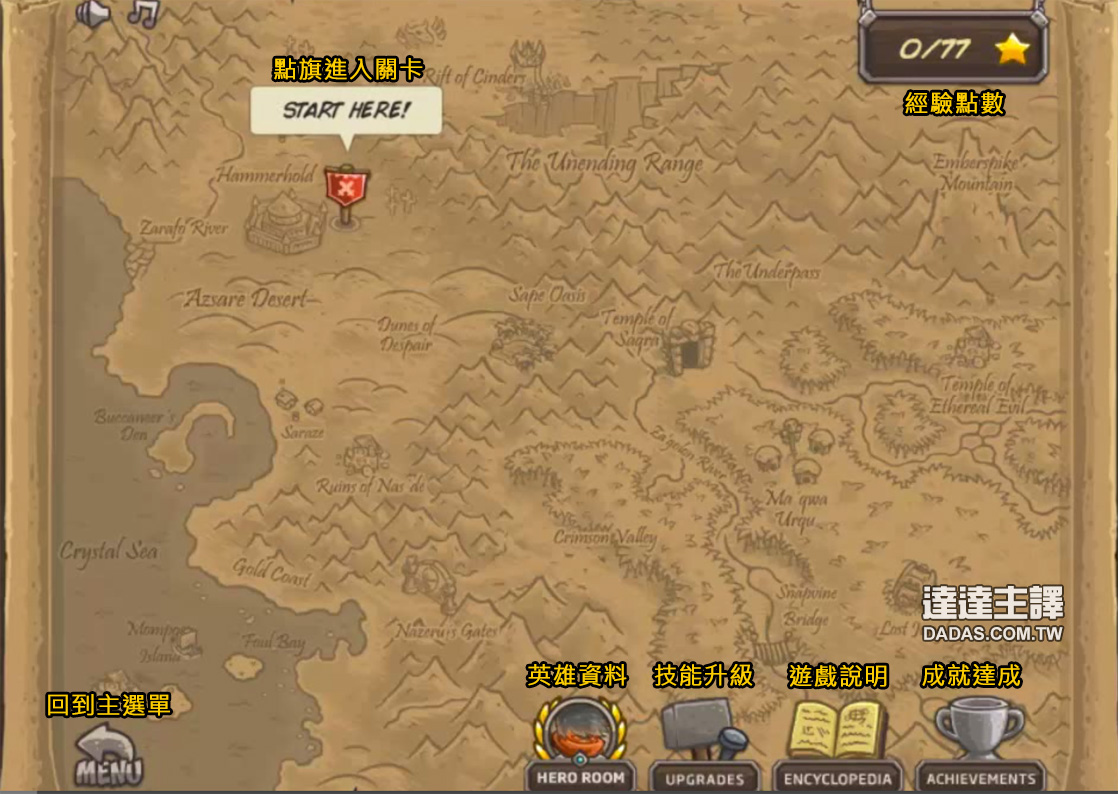
Task: Return to the main Menu
Action: tap(108, 757)
